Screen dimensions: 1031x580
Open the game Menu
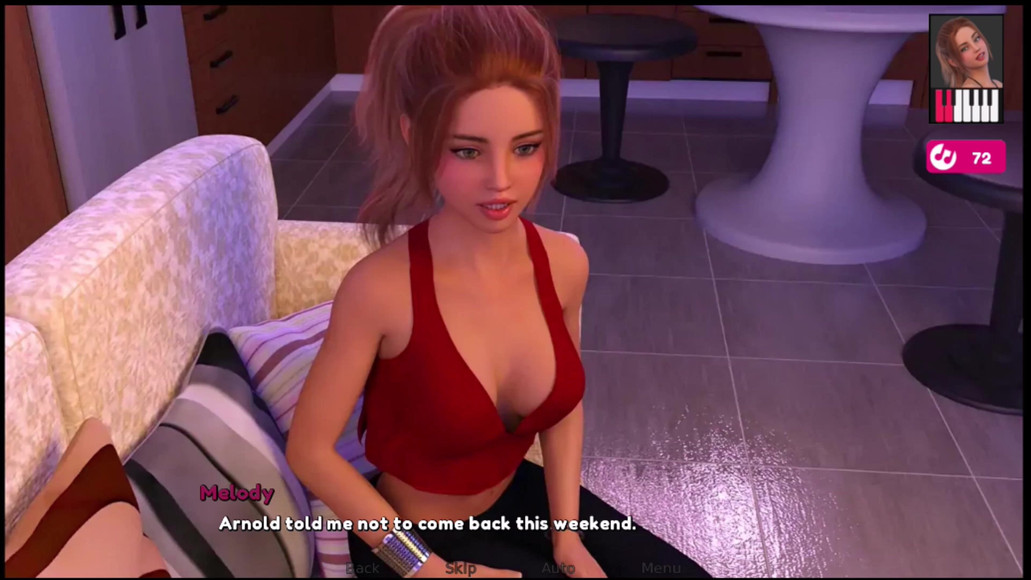(x=661, y=568)
